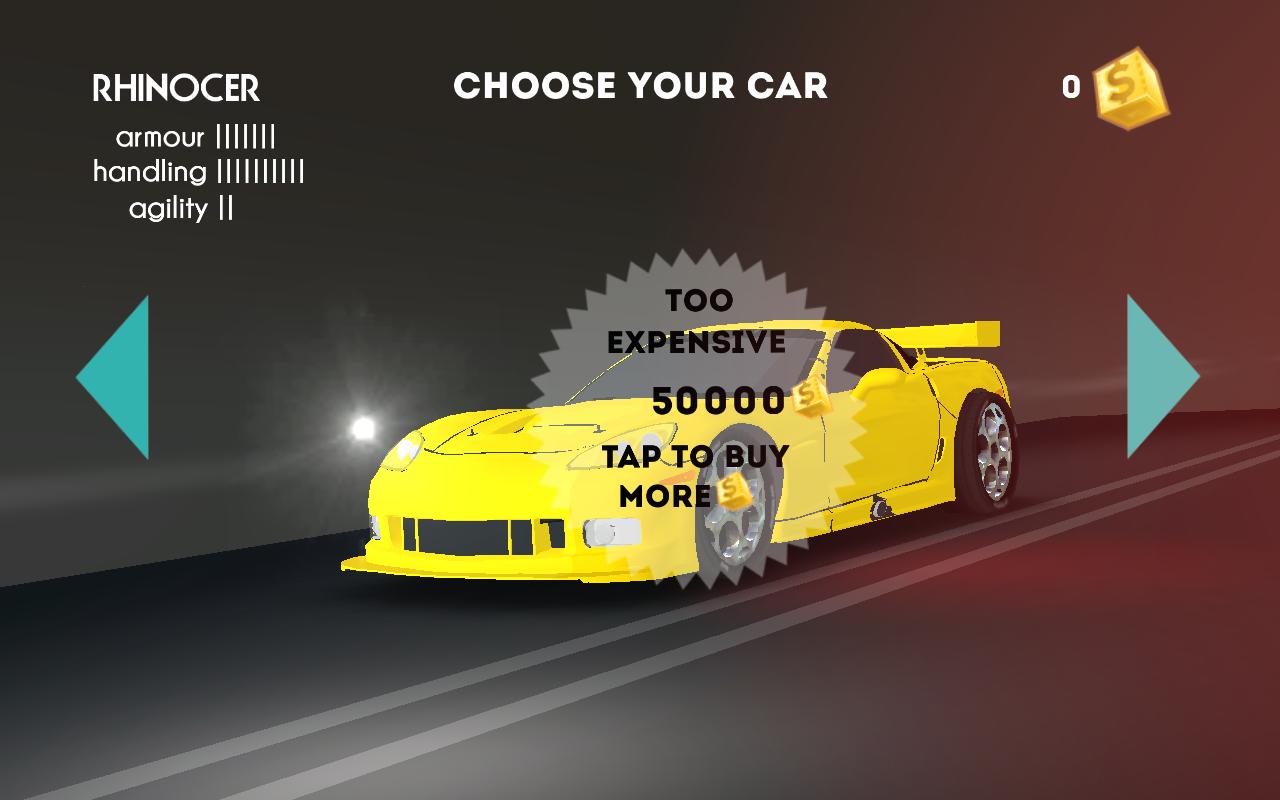The image size is (1280, 800).
Task: Click the TOO EXPENSIVE starburst badge
Action: coord(700,320)
